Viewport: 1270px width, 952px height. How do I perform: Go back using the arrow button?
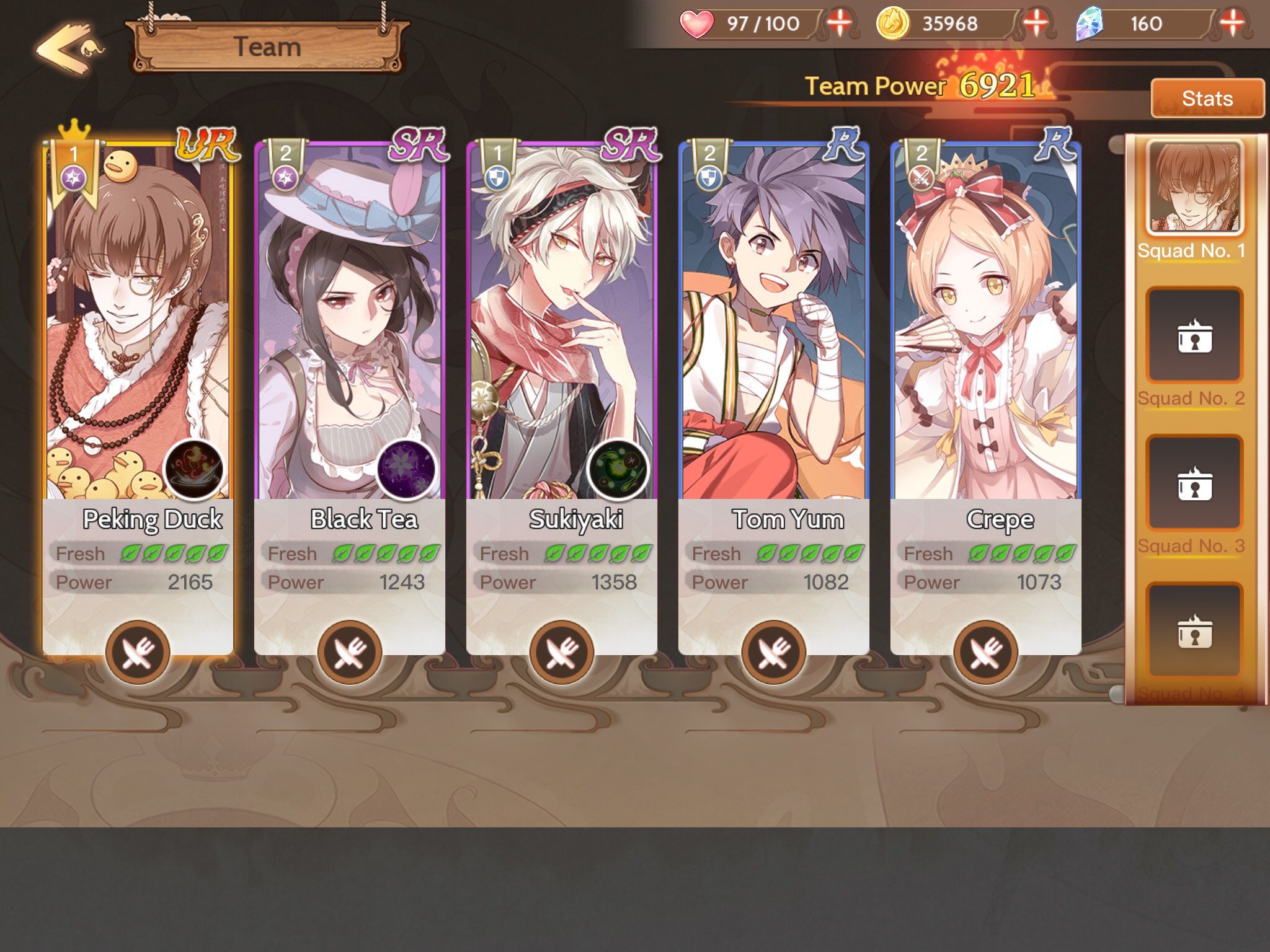coord(68,48)
